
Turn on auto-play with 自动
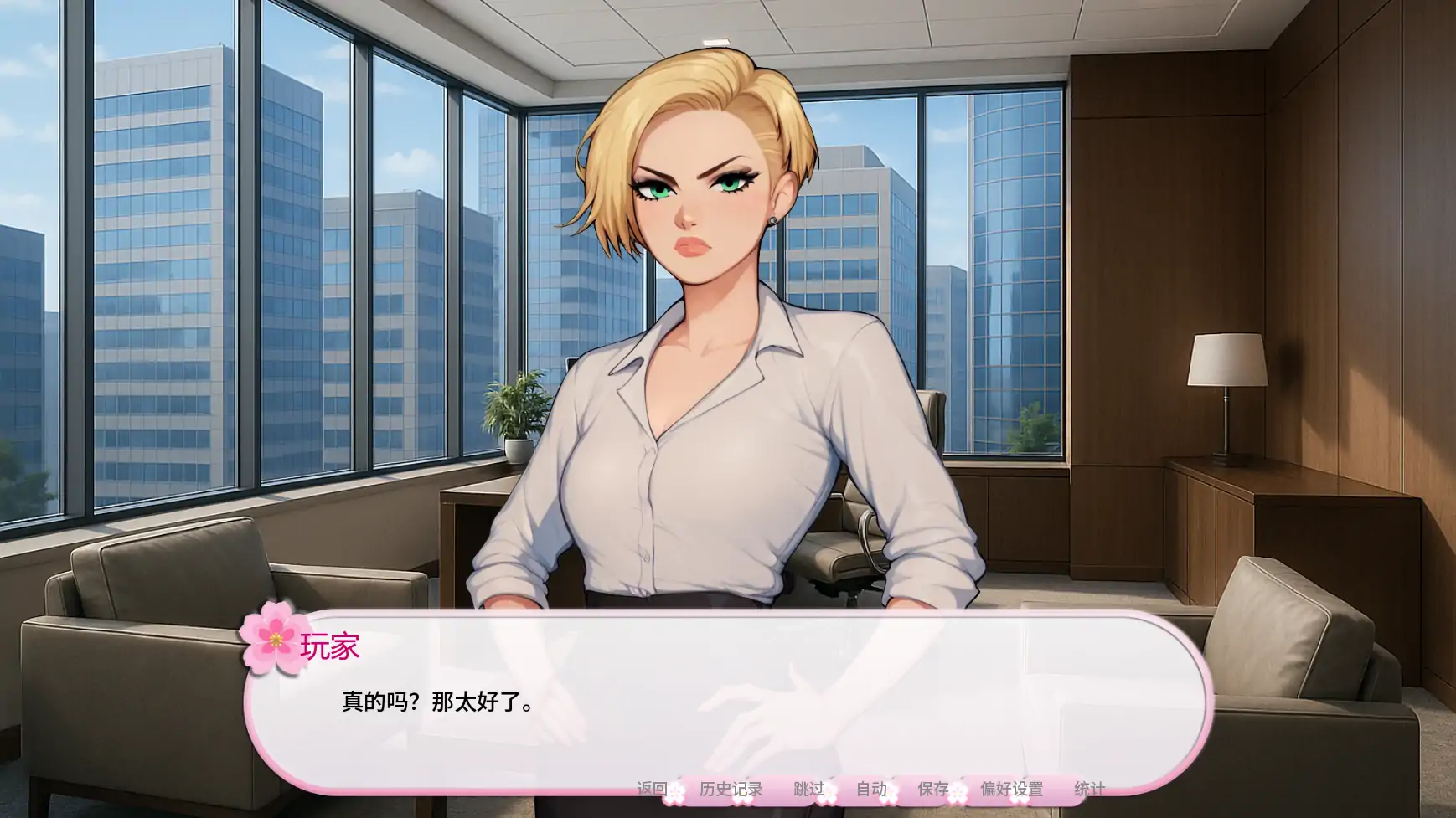pos(871,789)
